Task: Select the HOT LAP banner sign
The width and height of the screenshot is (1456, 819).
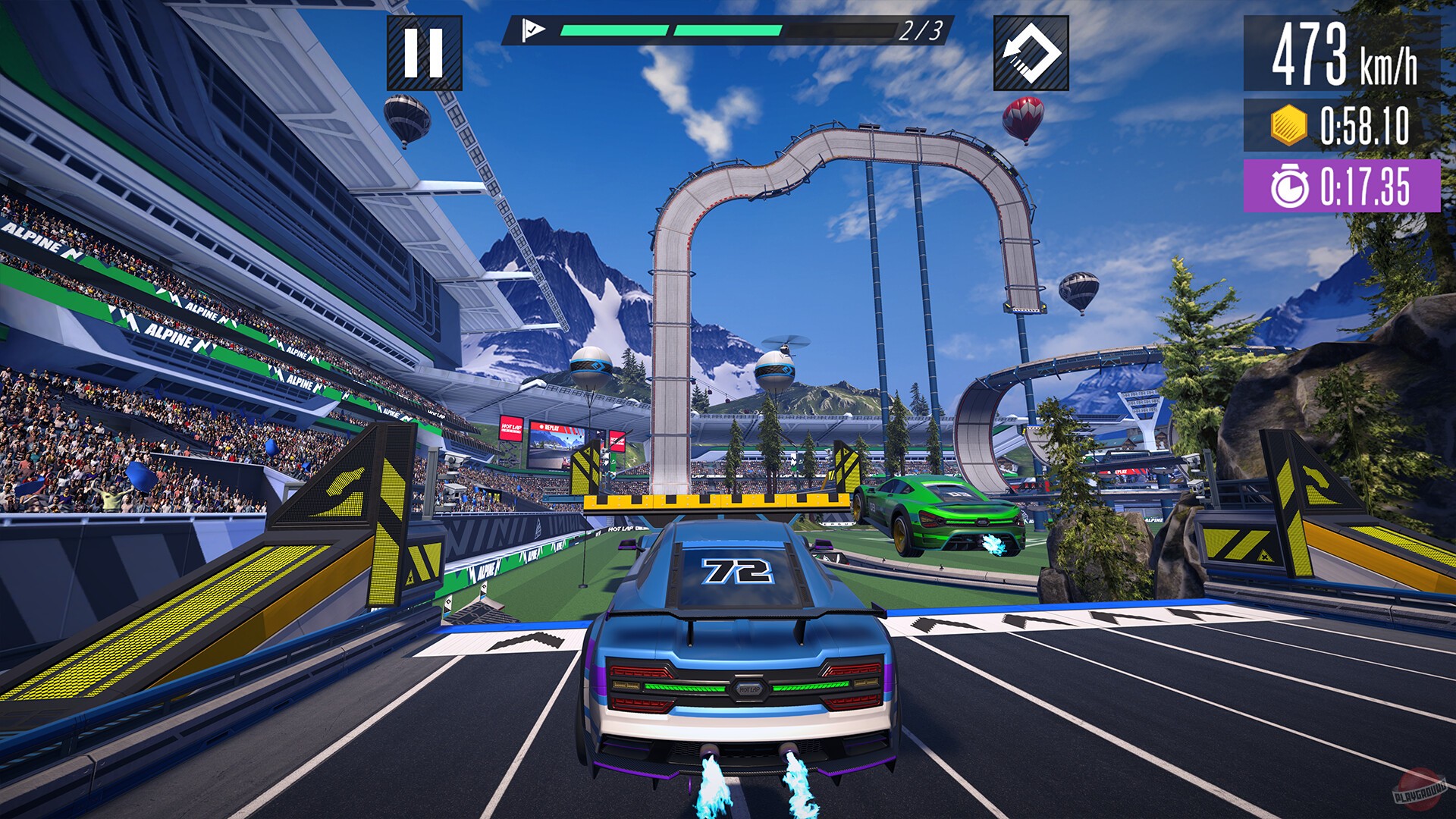Action: [x=510, y=428]
